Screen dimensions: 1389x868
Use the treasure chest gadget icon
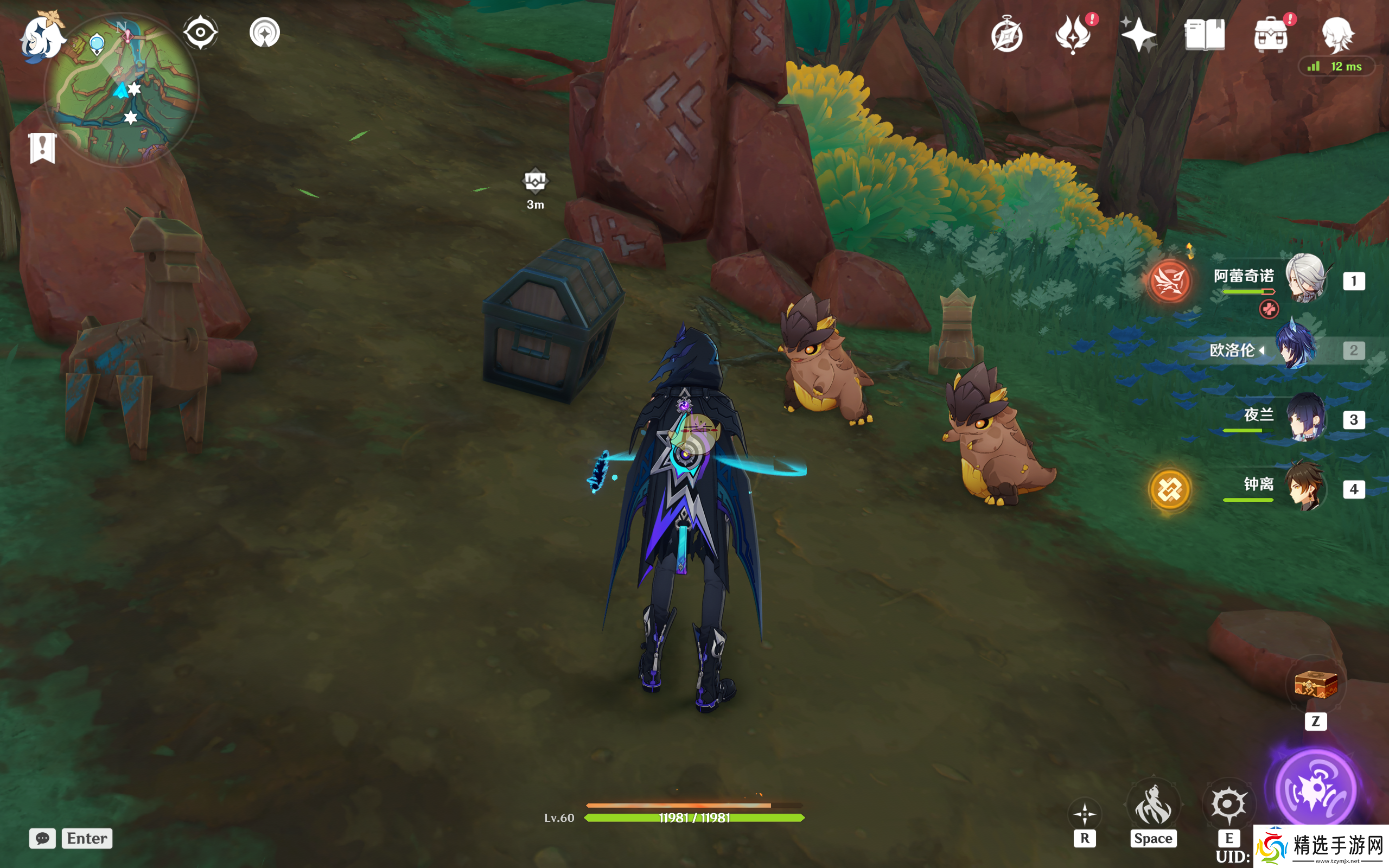click(x=1316, y=685)
